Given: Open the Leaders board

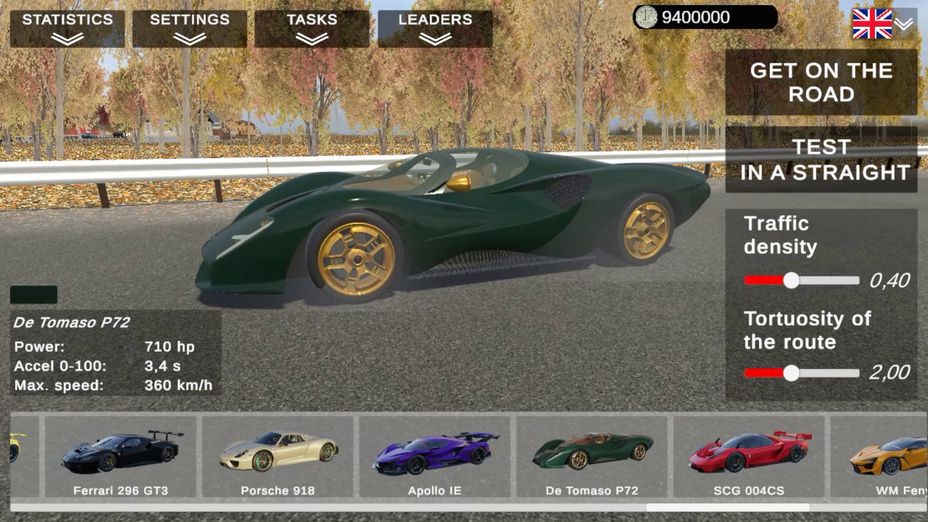Looking at the screenshot, I should 435,28.
